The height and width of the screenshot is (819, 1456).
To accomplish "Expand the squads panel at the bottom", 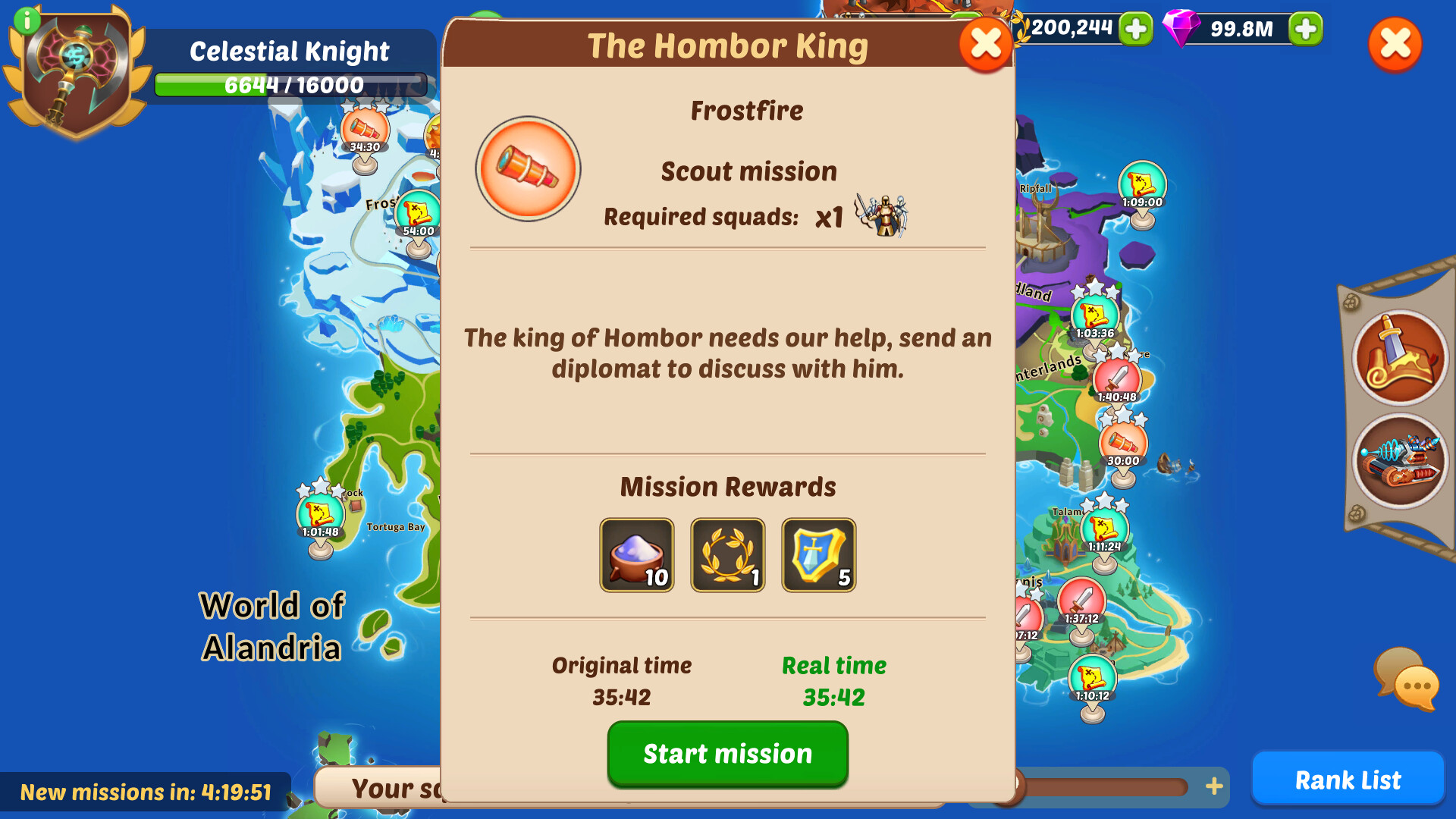I will point(394,789).
